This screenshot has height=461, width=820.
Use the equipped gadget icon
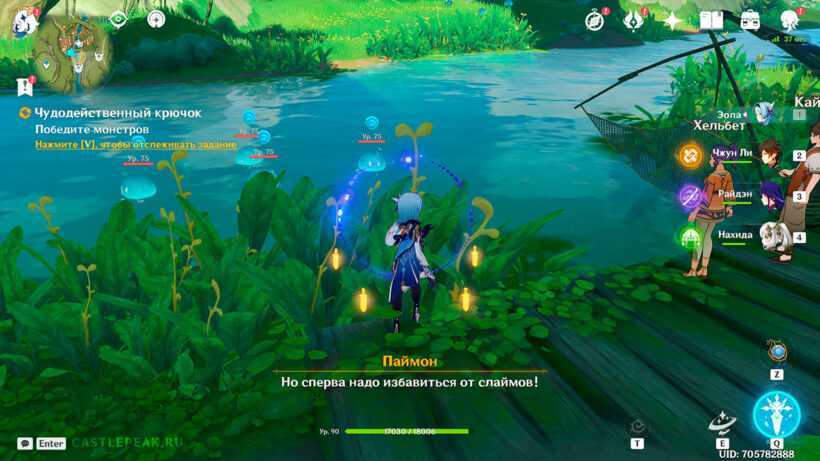(777, 352)
